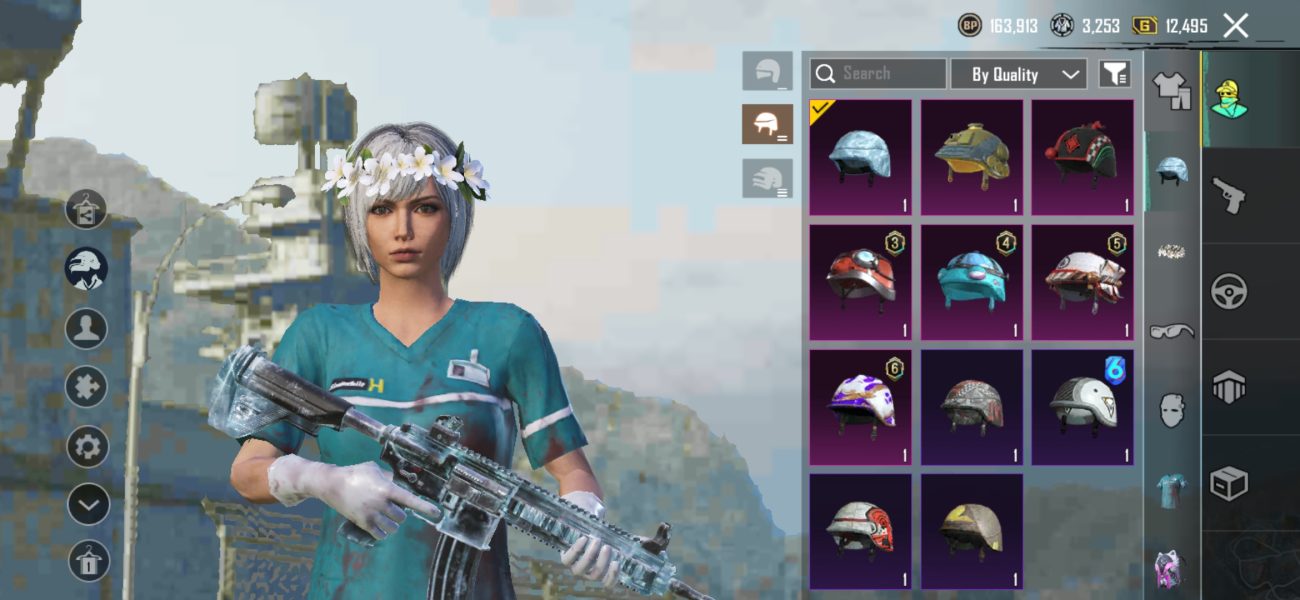Select the yellow and grey helmet skin
1300x600 pixels.
click(972, 531)
